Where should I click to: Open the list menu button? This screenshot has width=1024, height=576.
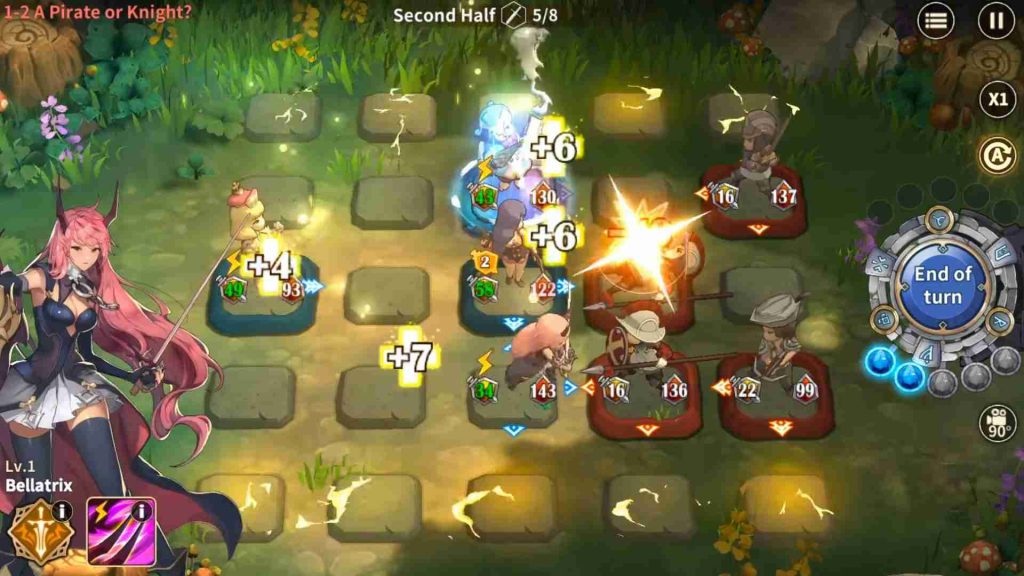click(936, 21)
